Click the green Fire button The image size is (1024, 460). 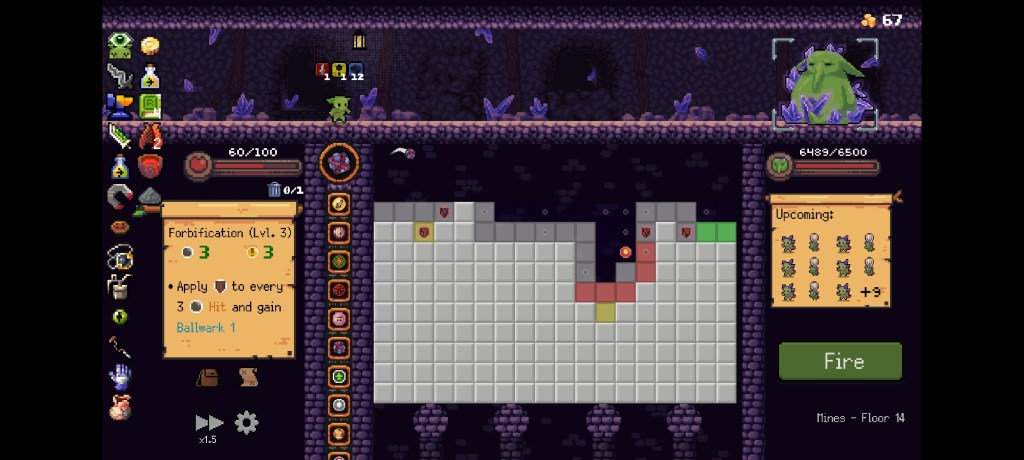click(840, 361)
